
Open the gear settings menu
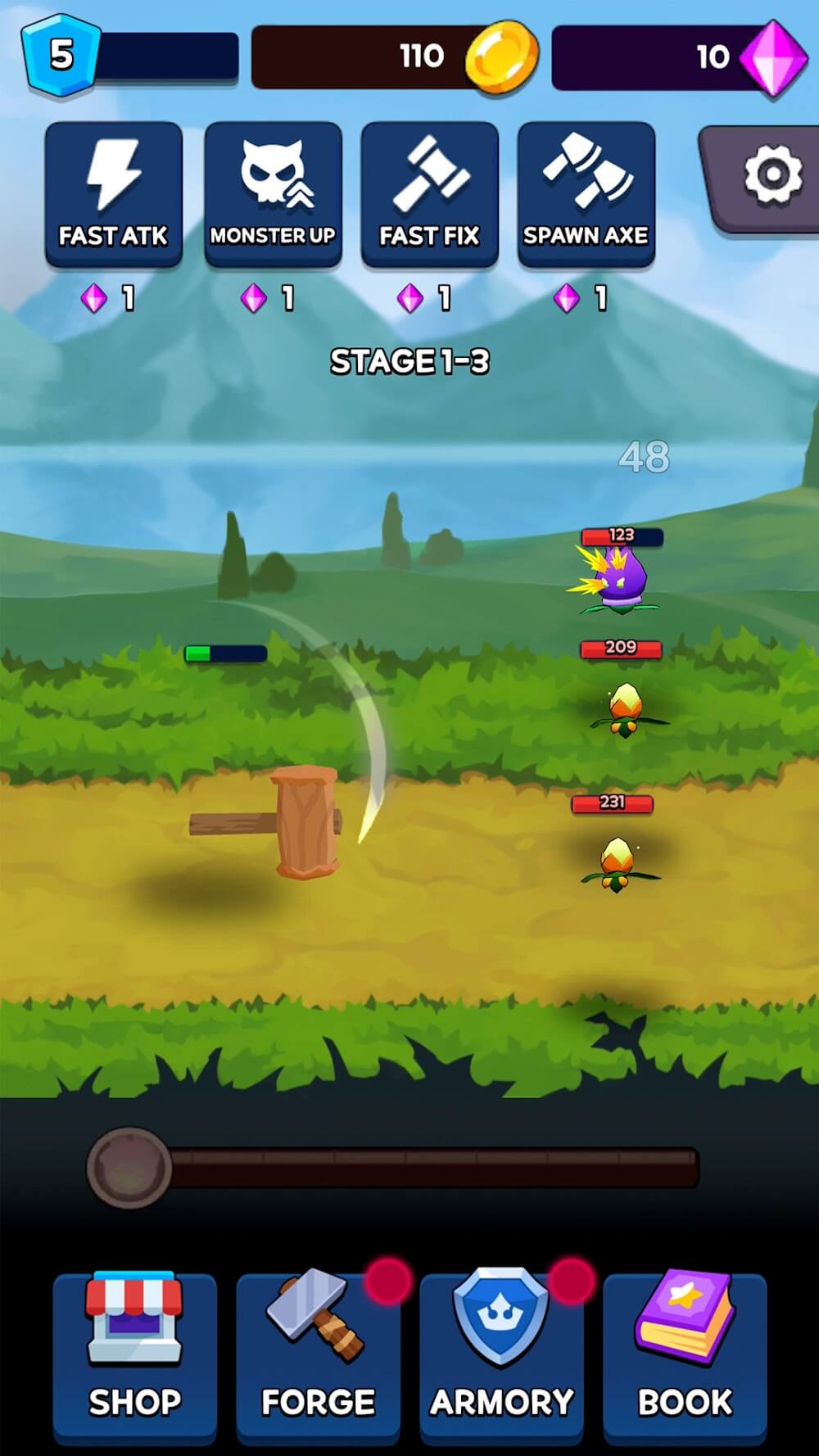click(771, 175)
